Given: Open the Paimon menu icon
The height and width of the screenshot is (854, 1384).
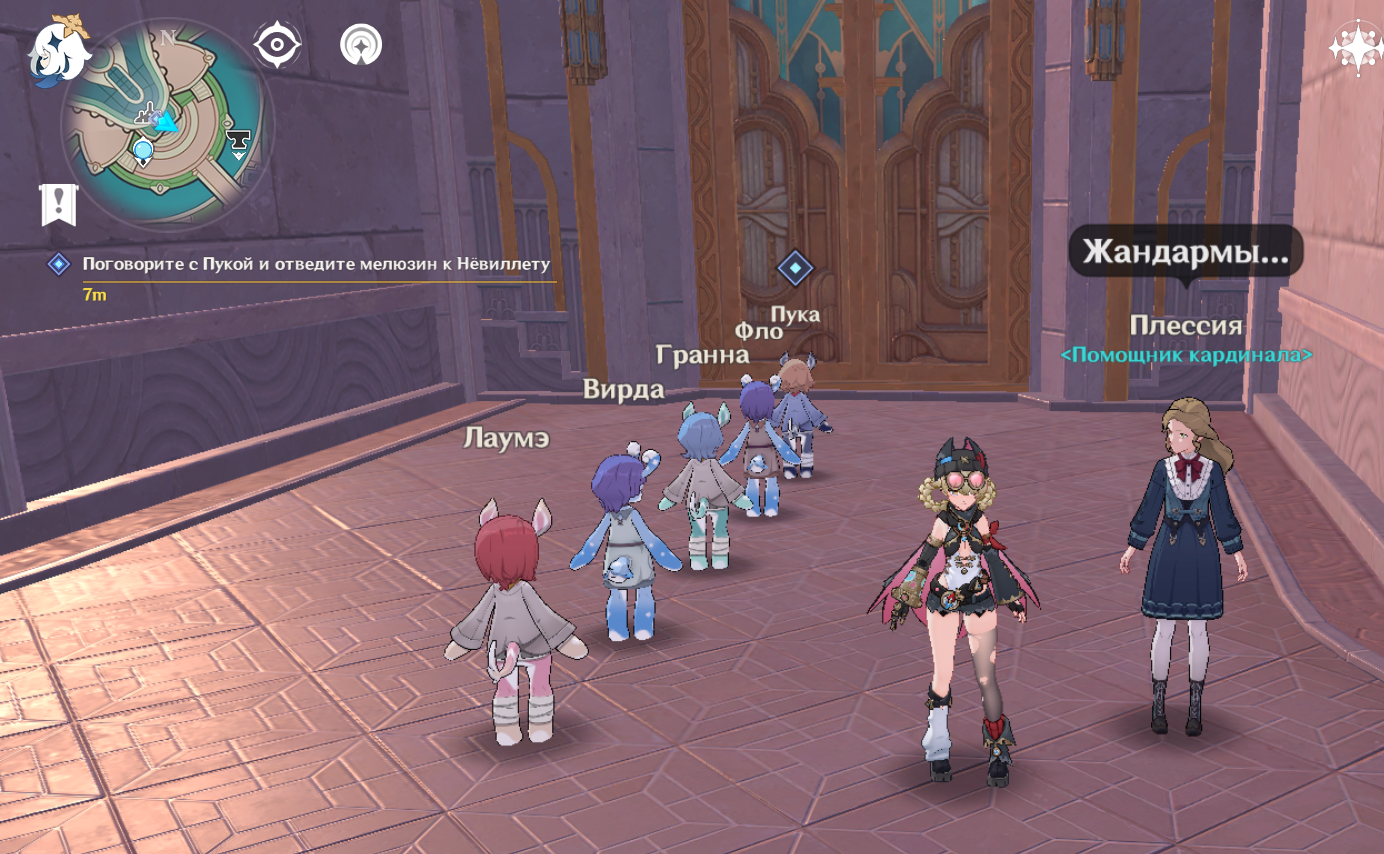Looking at the screenshot, I should coord(56,50).
